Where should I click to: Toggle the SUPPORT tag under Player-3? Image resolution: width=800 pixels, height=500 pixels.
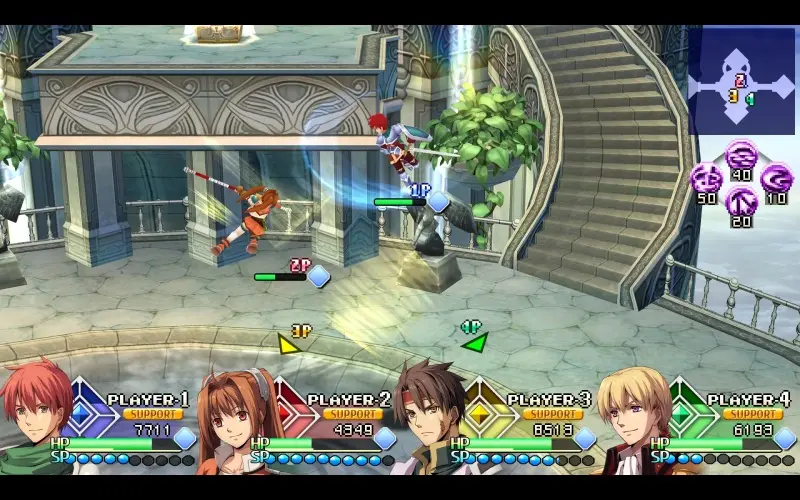point(552,414)
